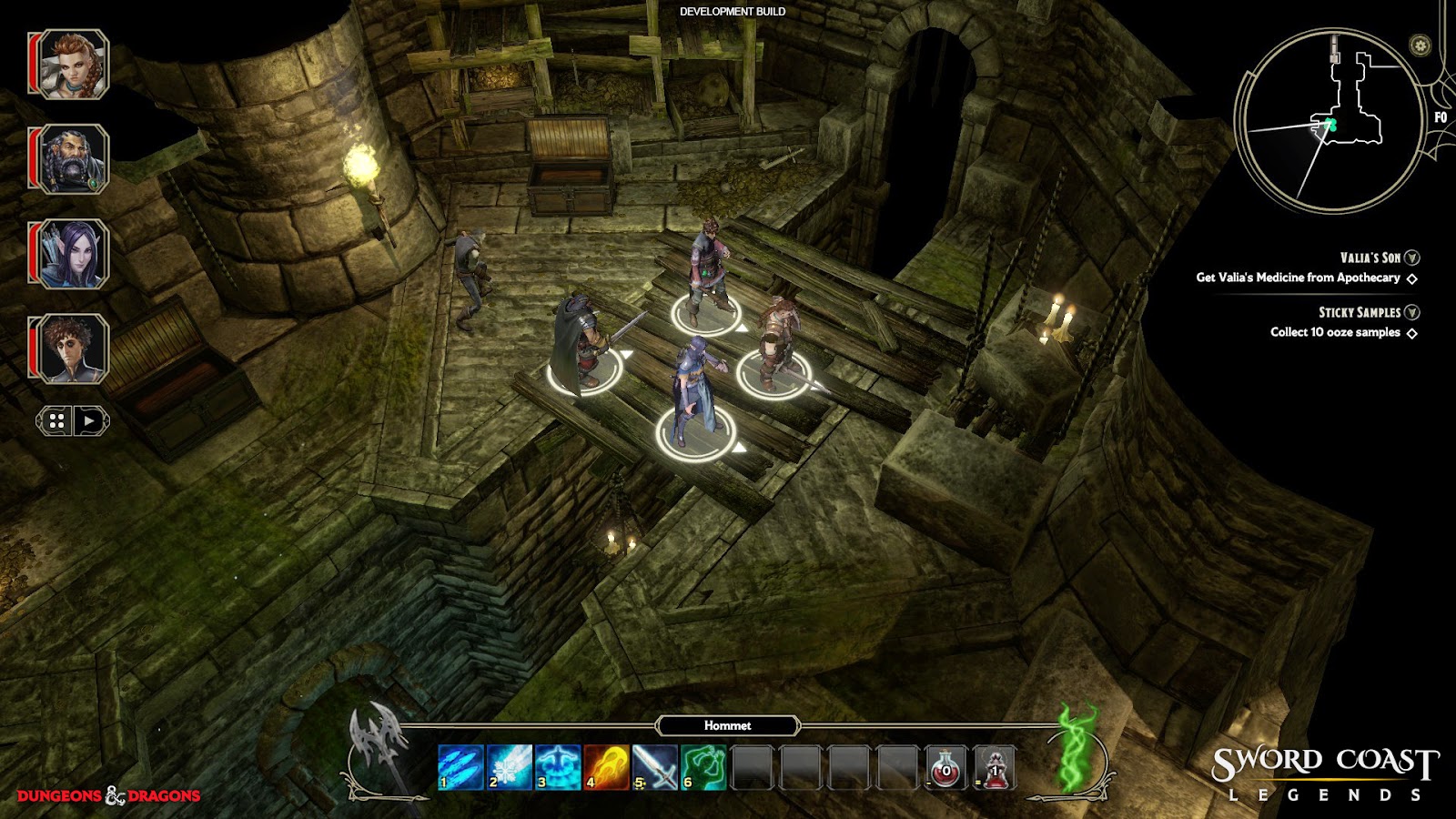The image size is (1456, 819).
Task: Use the glowing blue figure ability
Action: pos(558,767)
